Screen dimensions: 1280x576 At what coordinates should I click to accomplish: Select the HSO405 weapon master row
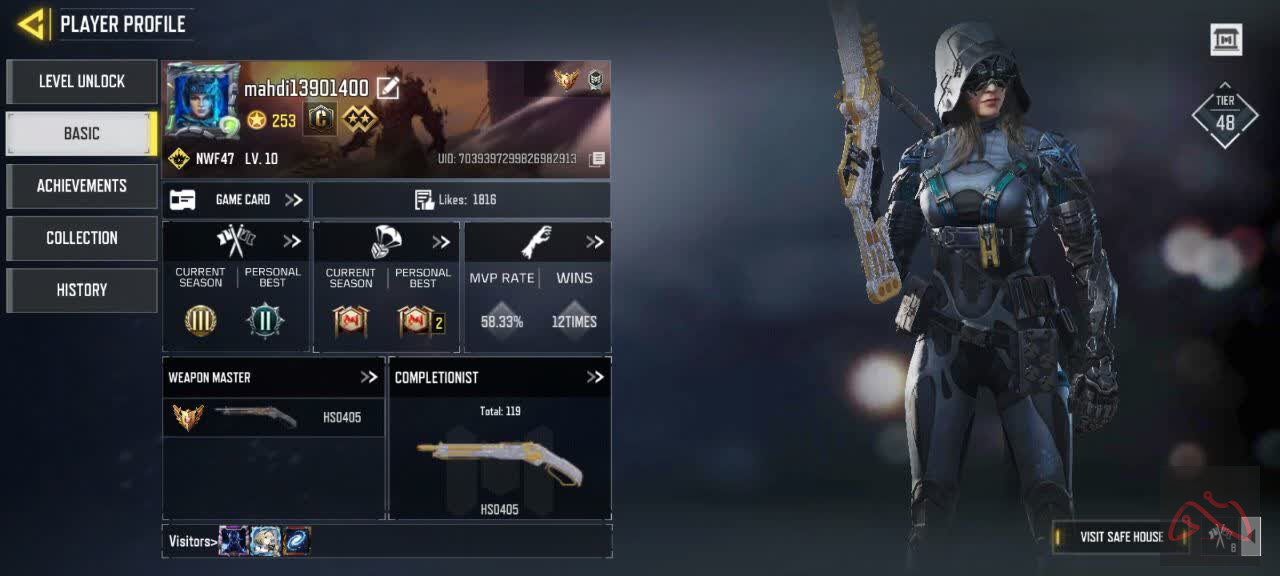(x=273, y=417)
